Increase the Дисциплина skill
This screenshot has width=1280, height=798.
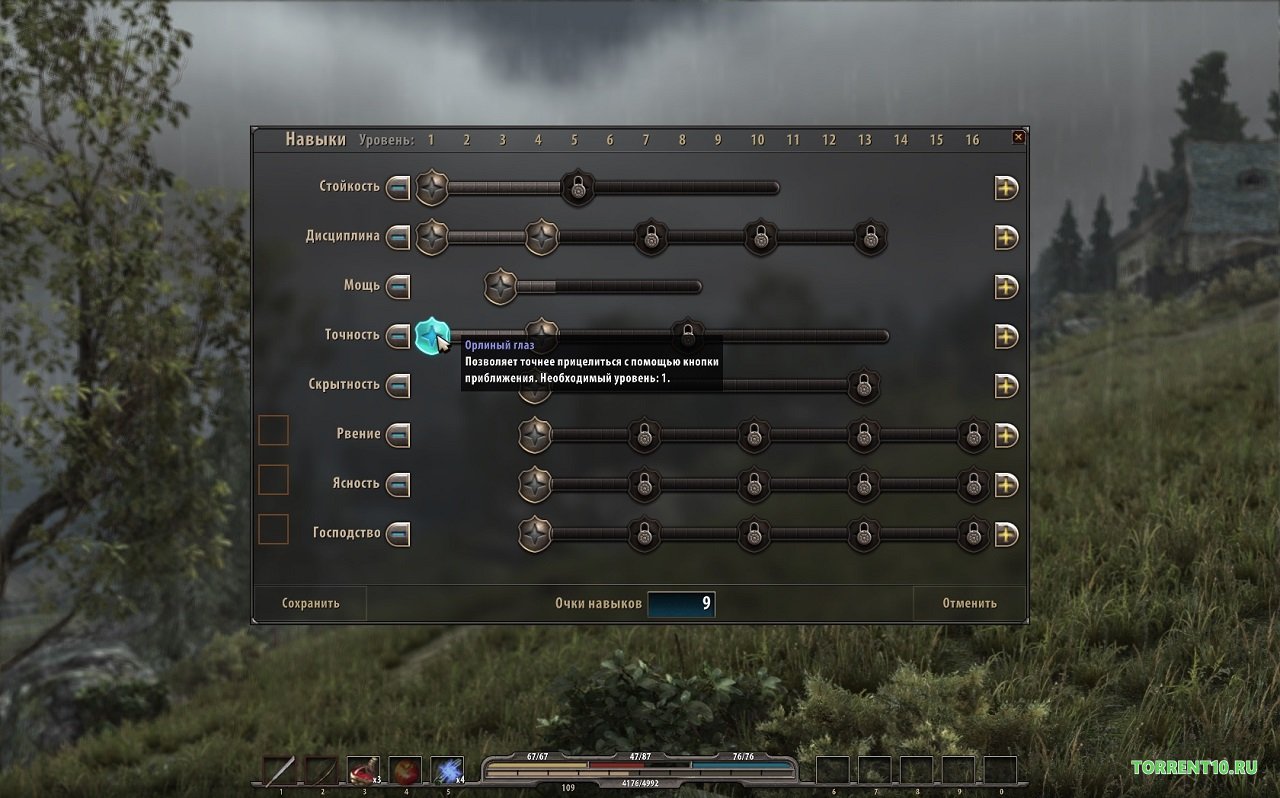point(1006,237)
